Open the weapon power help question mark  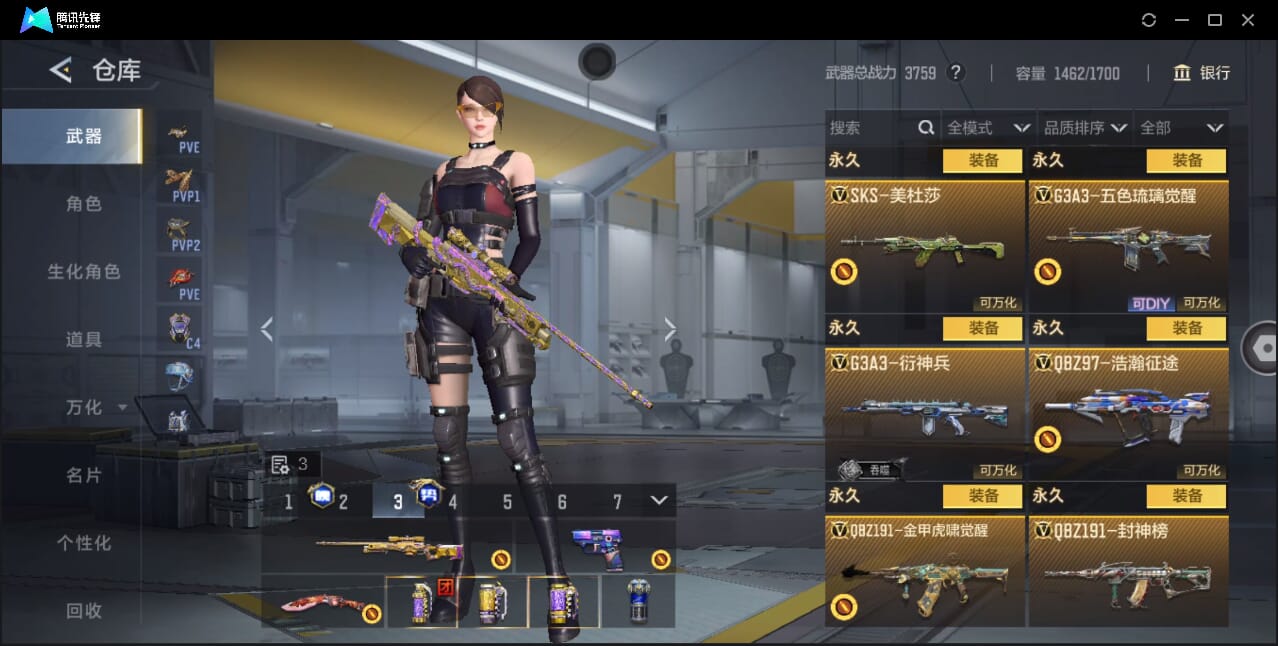tap(956, 73)
